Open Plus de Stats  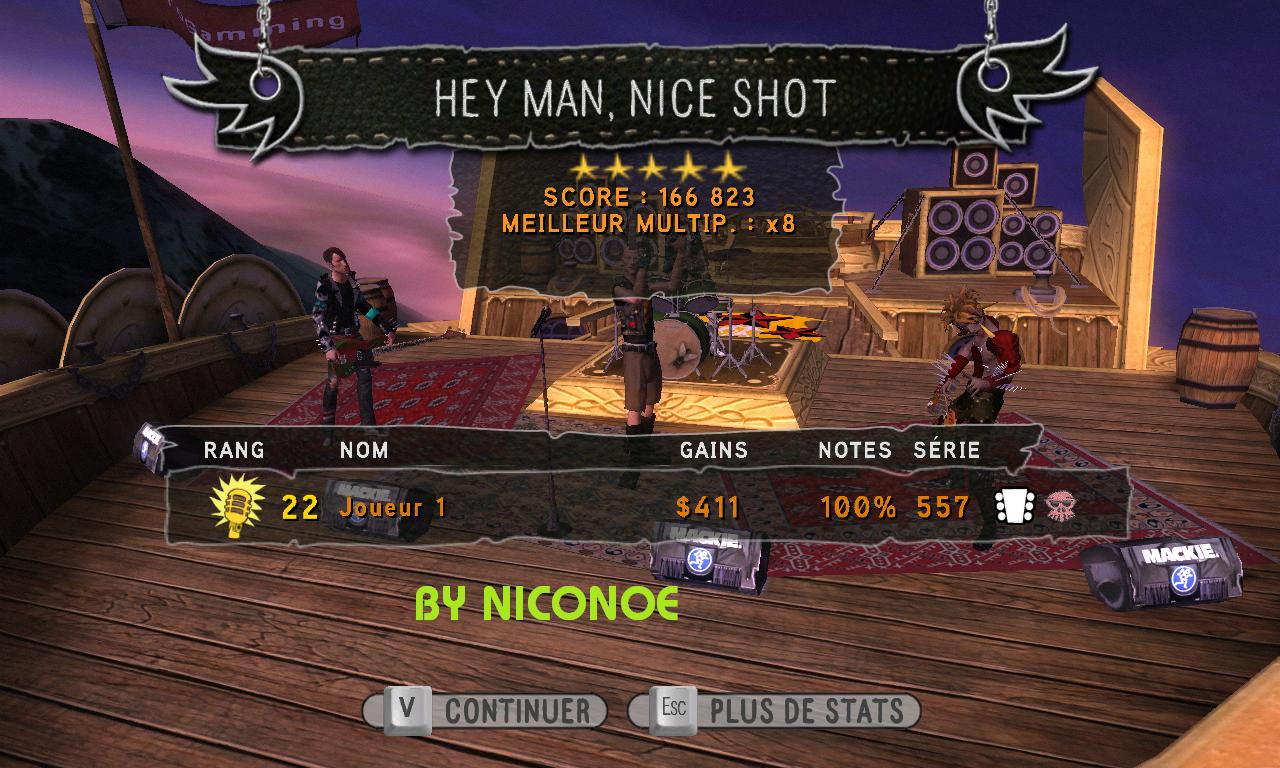775,711
